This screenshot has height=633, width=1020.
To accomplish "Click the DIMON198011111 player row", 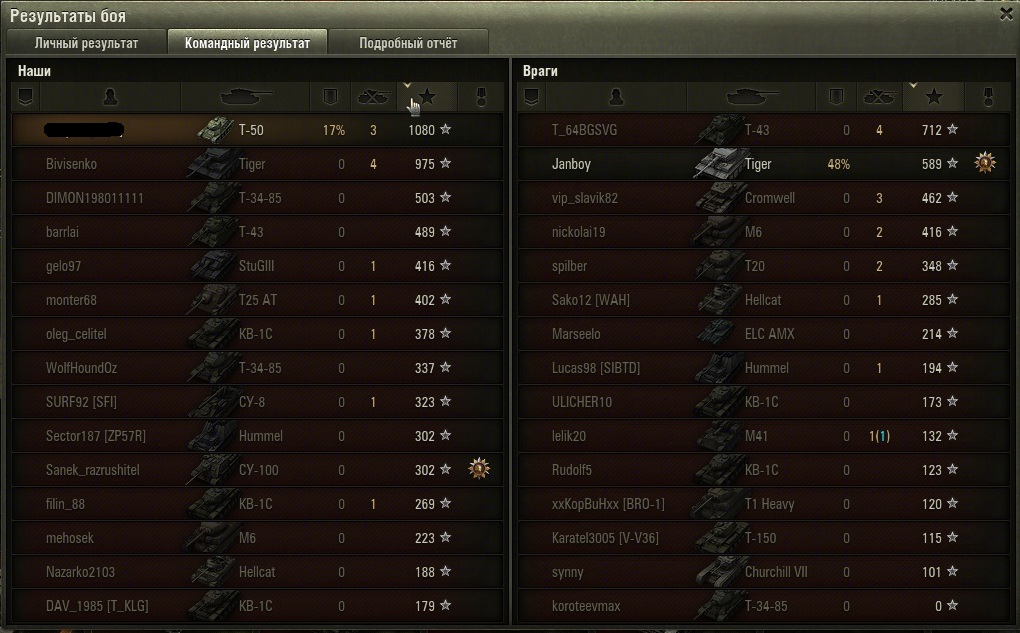I will point(250,198).
